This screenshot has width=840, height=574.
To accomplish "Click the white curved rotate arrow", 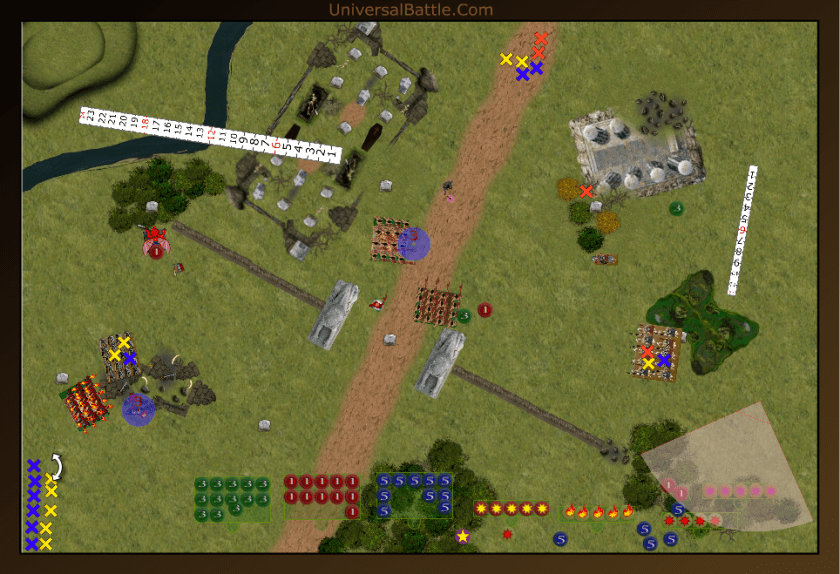I will pyautogui.click(x=57, y=466).
